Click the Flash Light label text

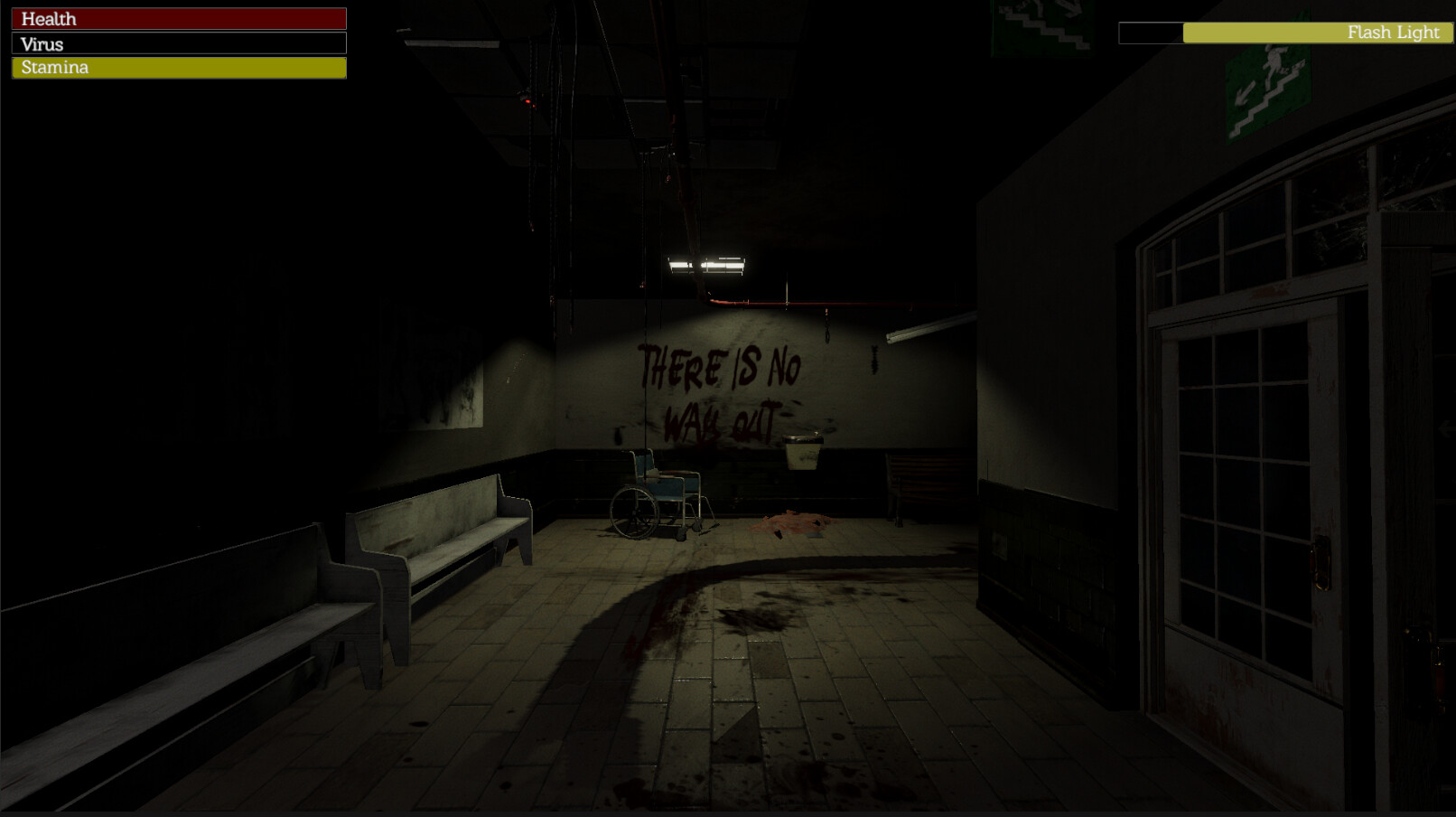pyautogui.click(x=1394, y=33)
